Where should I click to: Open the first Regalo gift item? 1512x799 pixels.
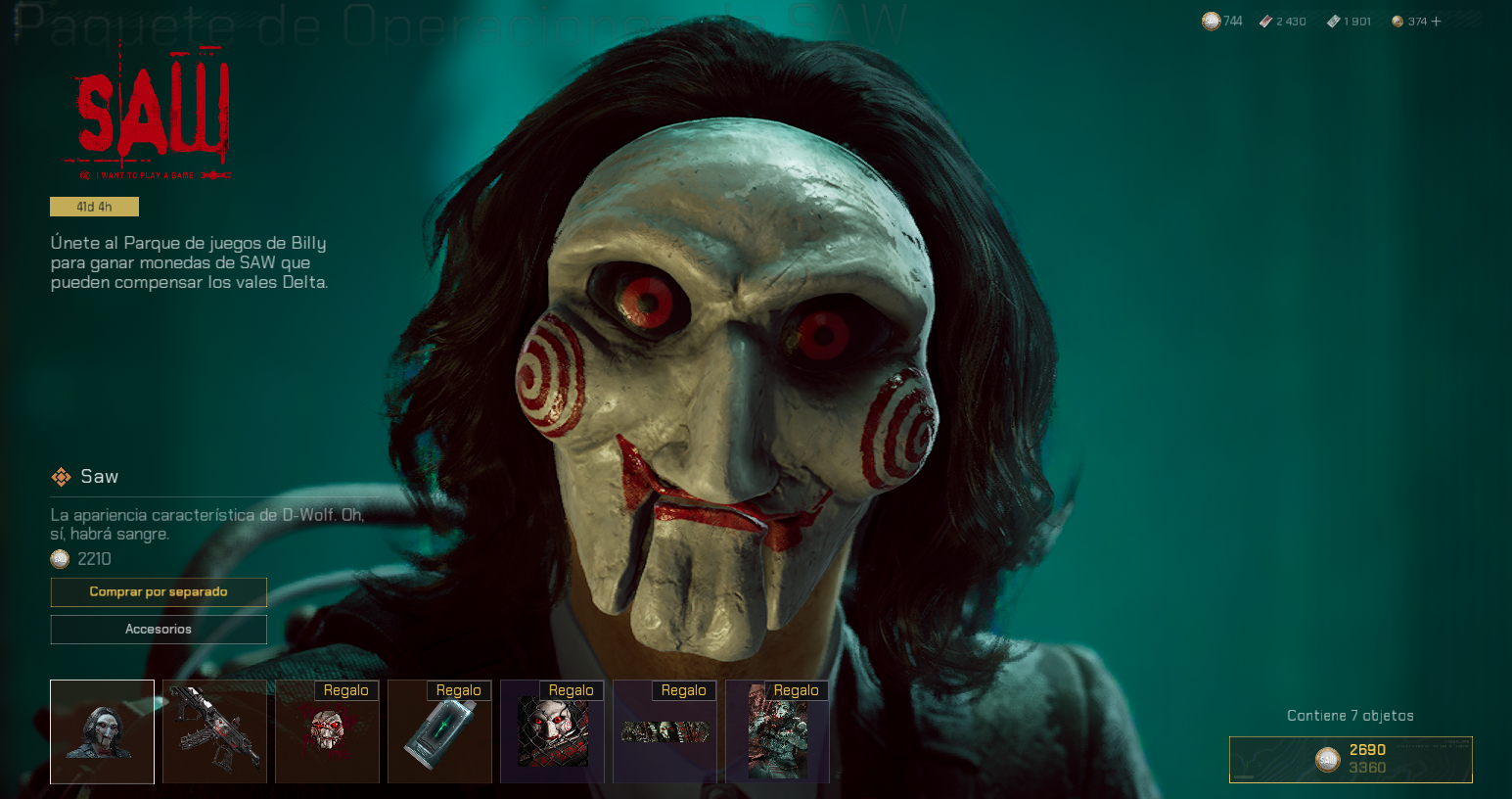pyautogui.click(x=327, y=731)
